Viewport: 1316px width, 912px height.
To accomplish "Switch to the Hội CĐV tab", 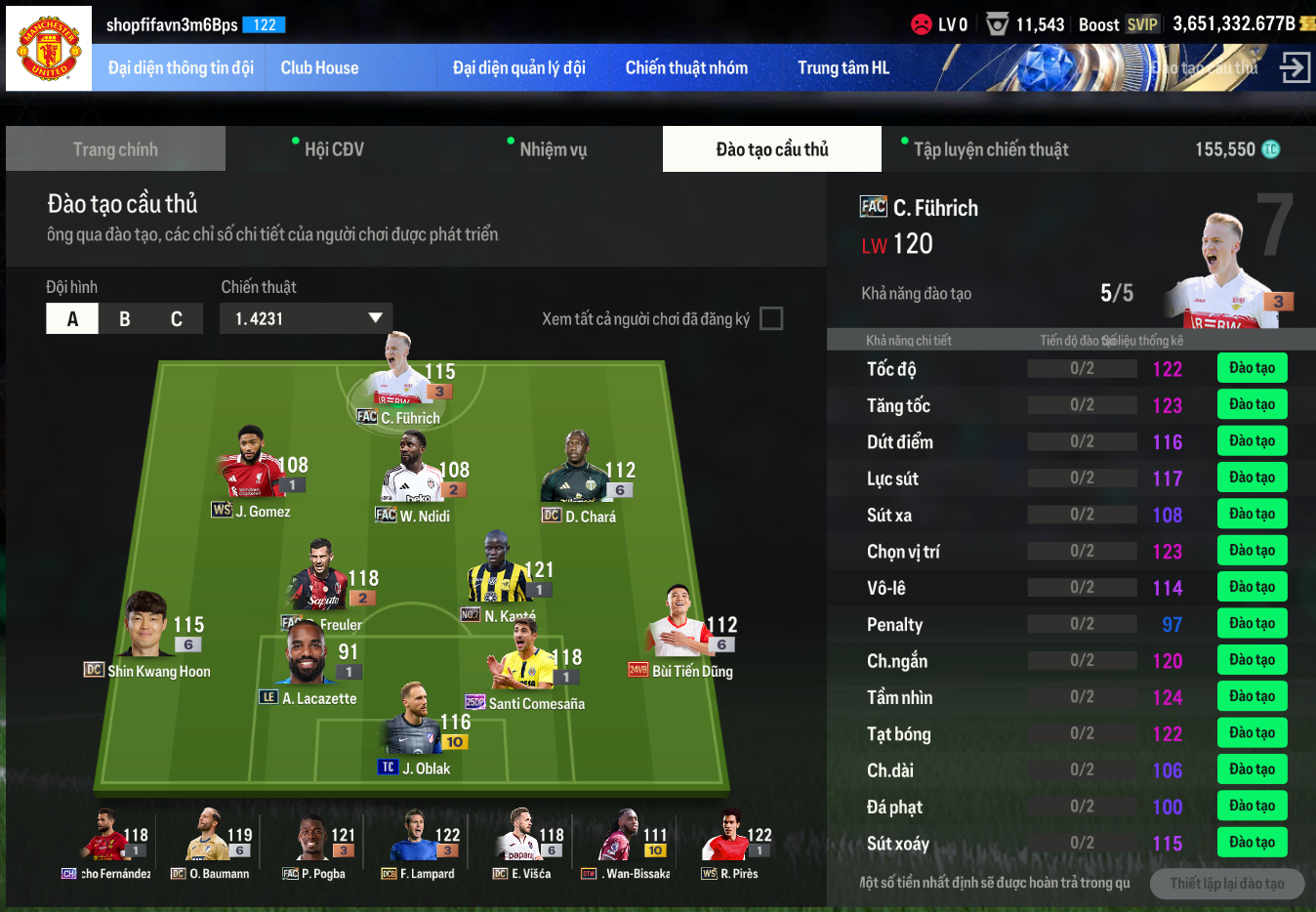I will 334,149.
